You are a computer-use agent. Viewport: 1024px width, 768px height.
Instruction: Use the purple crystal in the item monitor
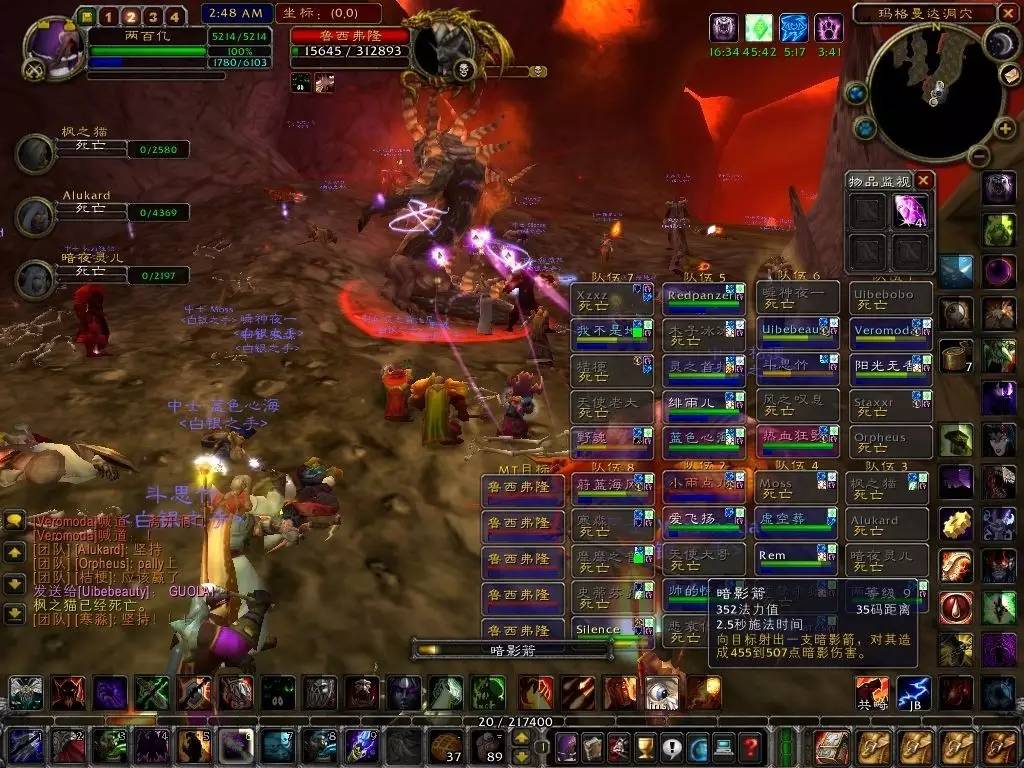pos(911,210)
